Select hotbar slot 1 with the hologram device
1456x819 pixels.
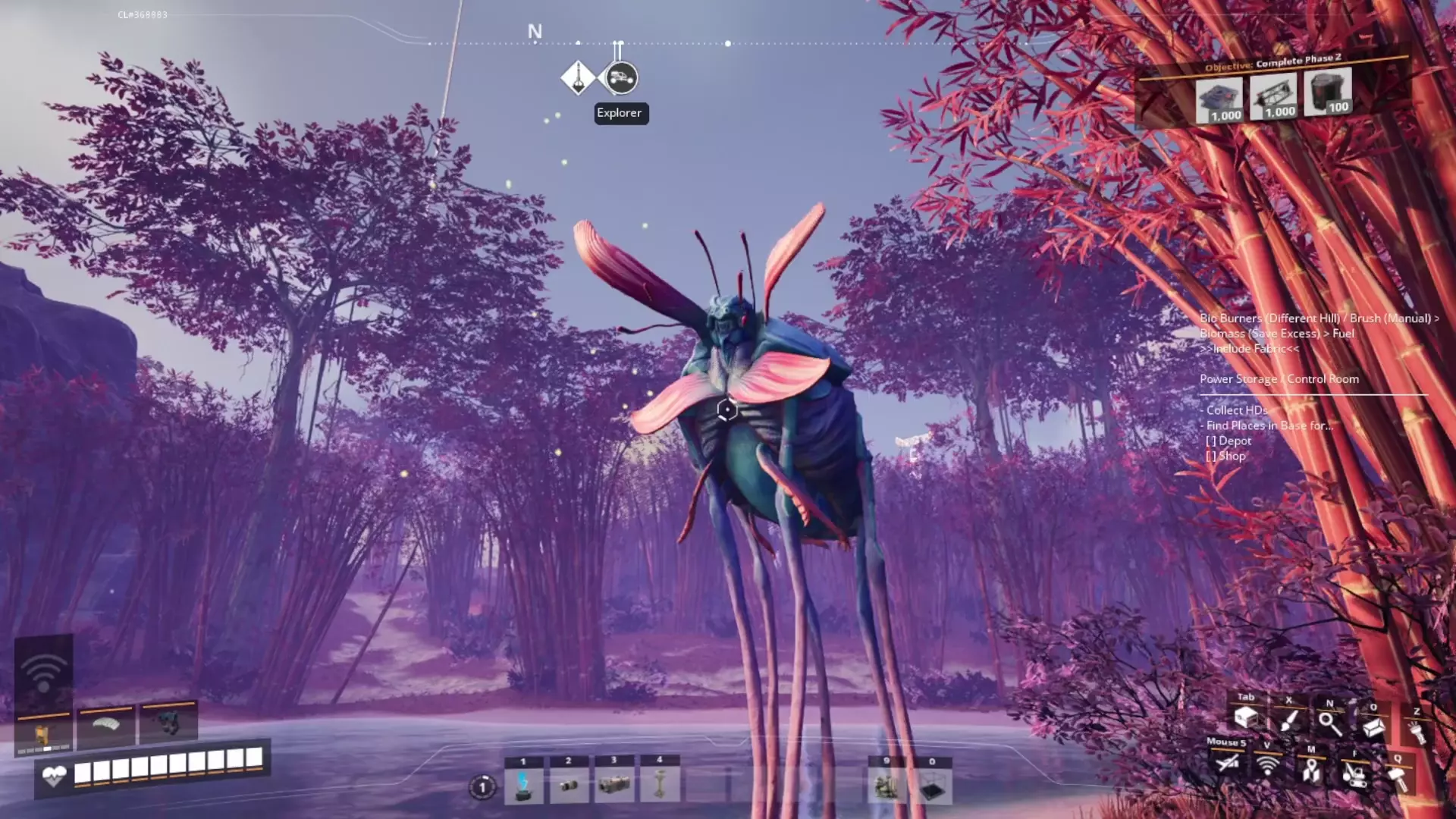pyautogui.click(x=522, y=787)
